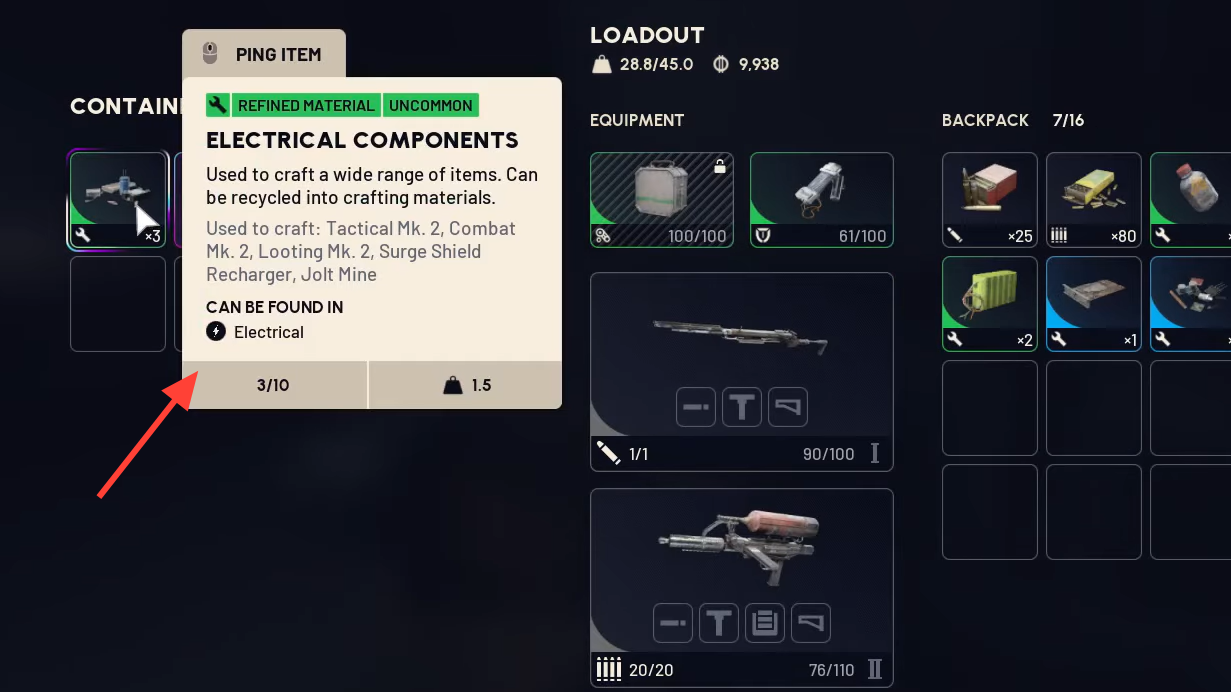Click the locked augment slot showing 100/100
Image resolution: width=1231 pixels, height=692 pixels.
[661, 199]
